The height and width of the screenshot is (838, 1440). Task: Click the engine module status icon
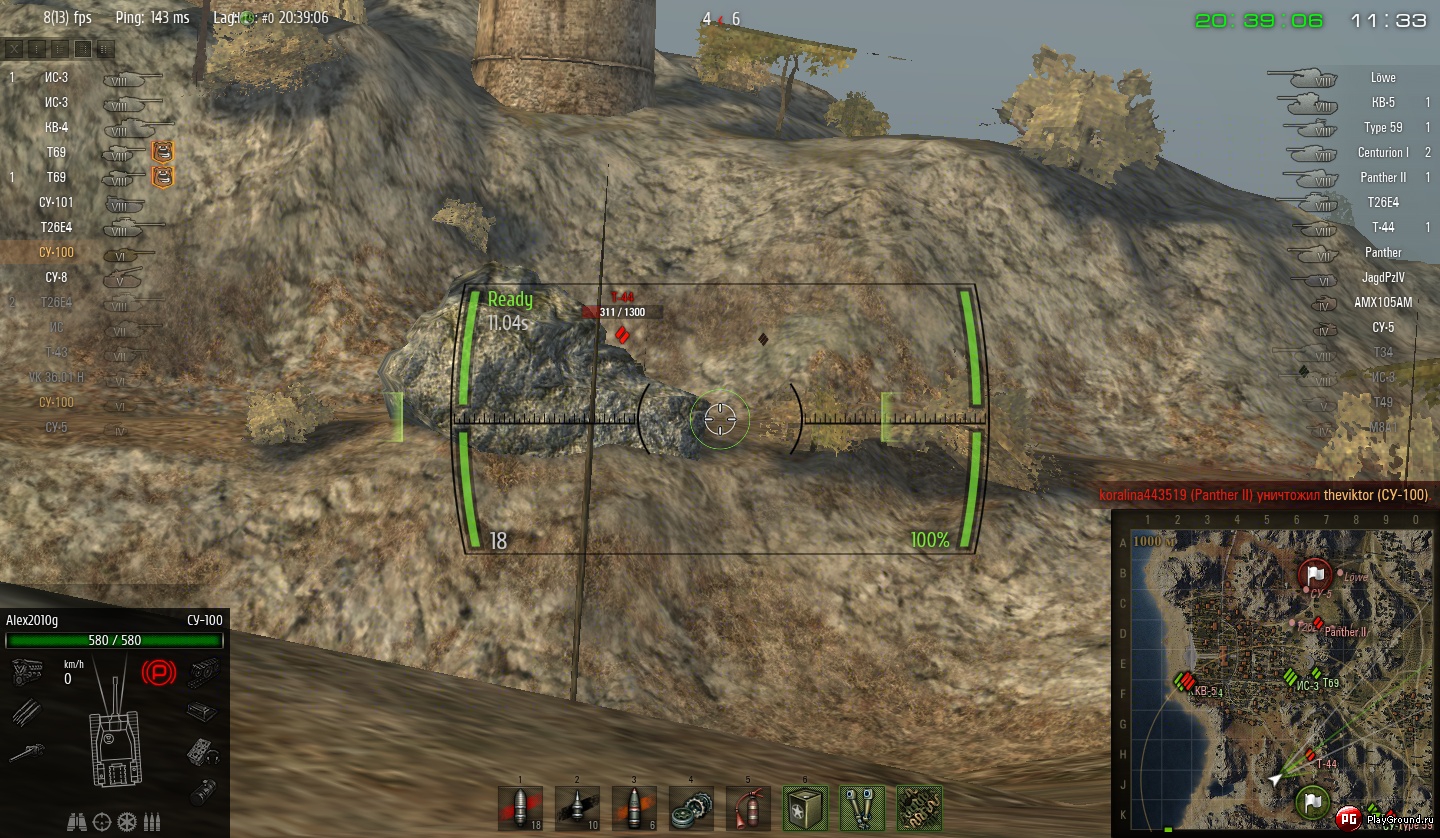pyautogui.click(x=25, y=672)
